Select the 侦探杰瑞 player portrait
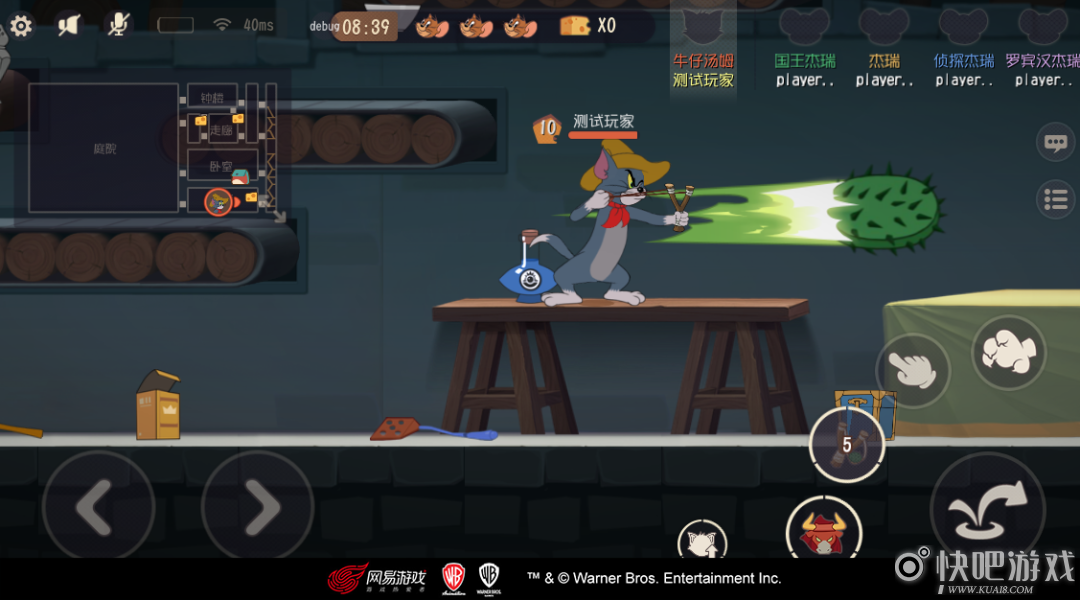This screenshot has width=1080, height=600. [x=963, y=28]
